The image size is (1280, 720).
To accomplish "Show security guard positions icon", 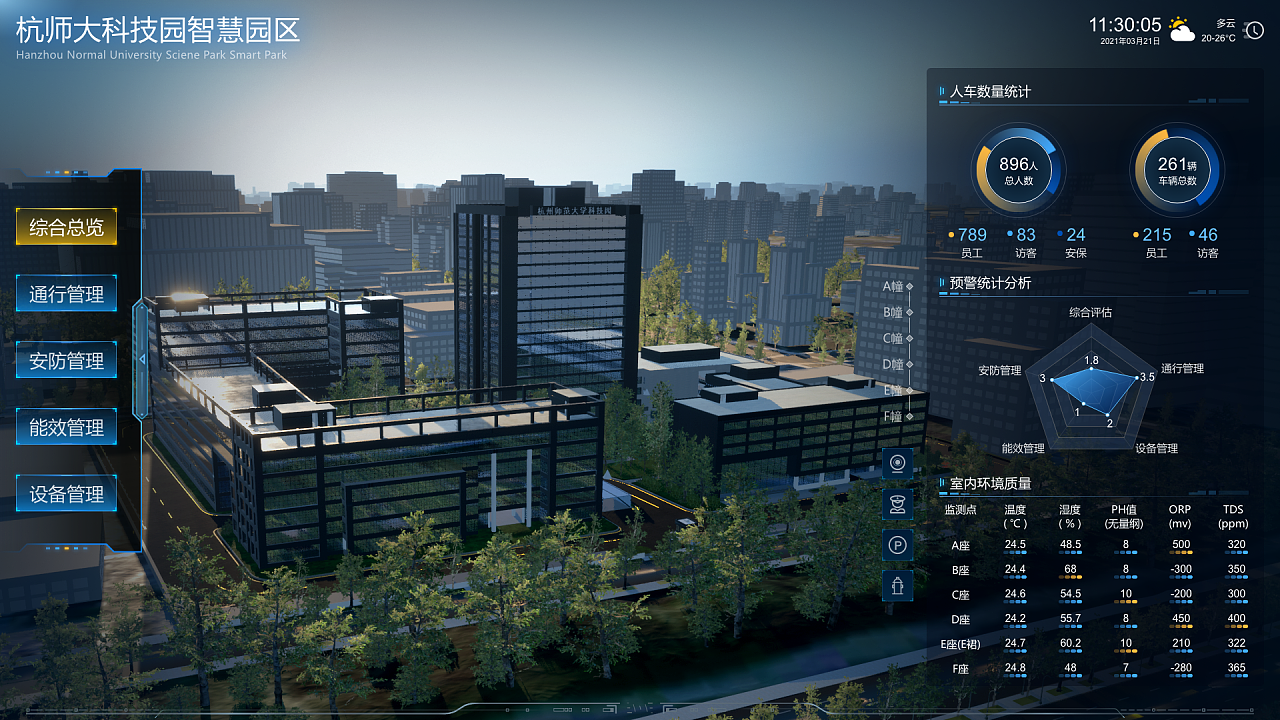I will pyautogui.click(x=897, y=503).
